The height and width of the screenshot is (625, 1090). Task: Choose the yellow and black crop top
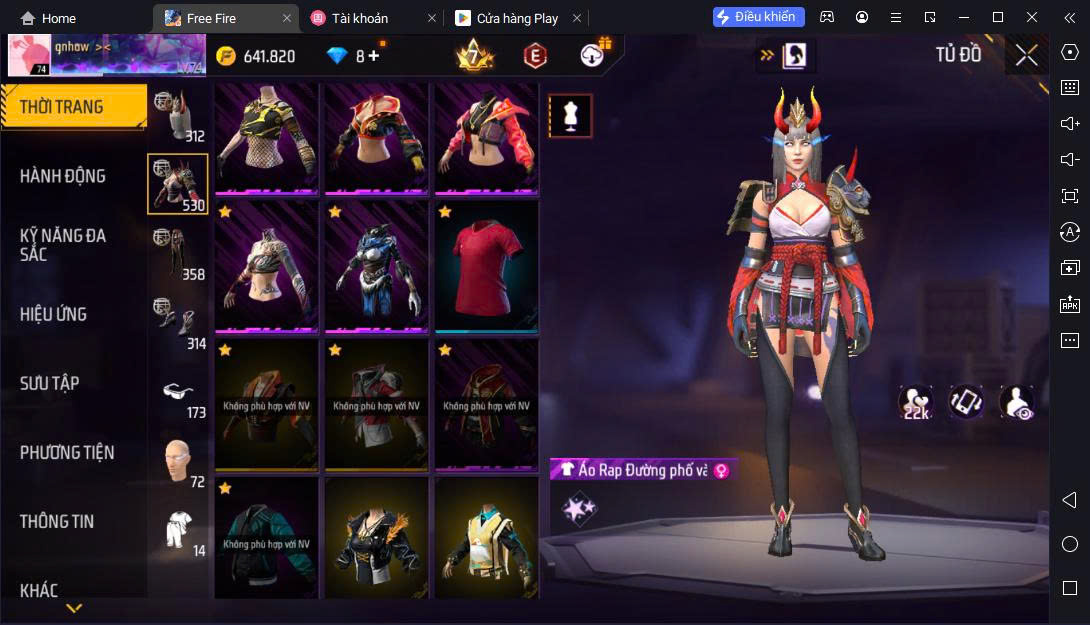pyautogui.click(x=266, y=136)
